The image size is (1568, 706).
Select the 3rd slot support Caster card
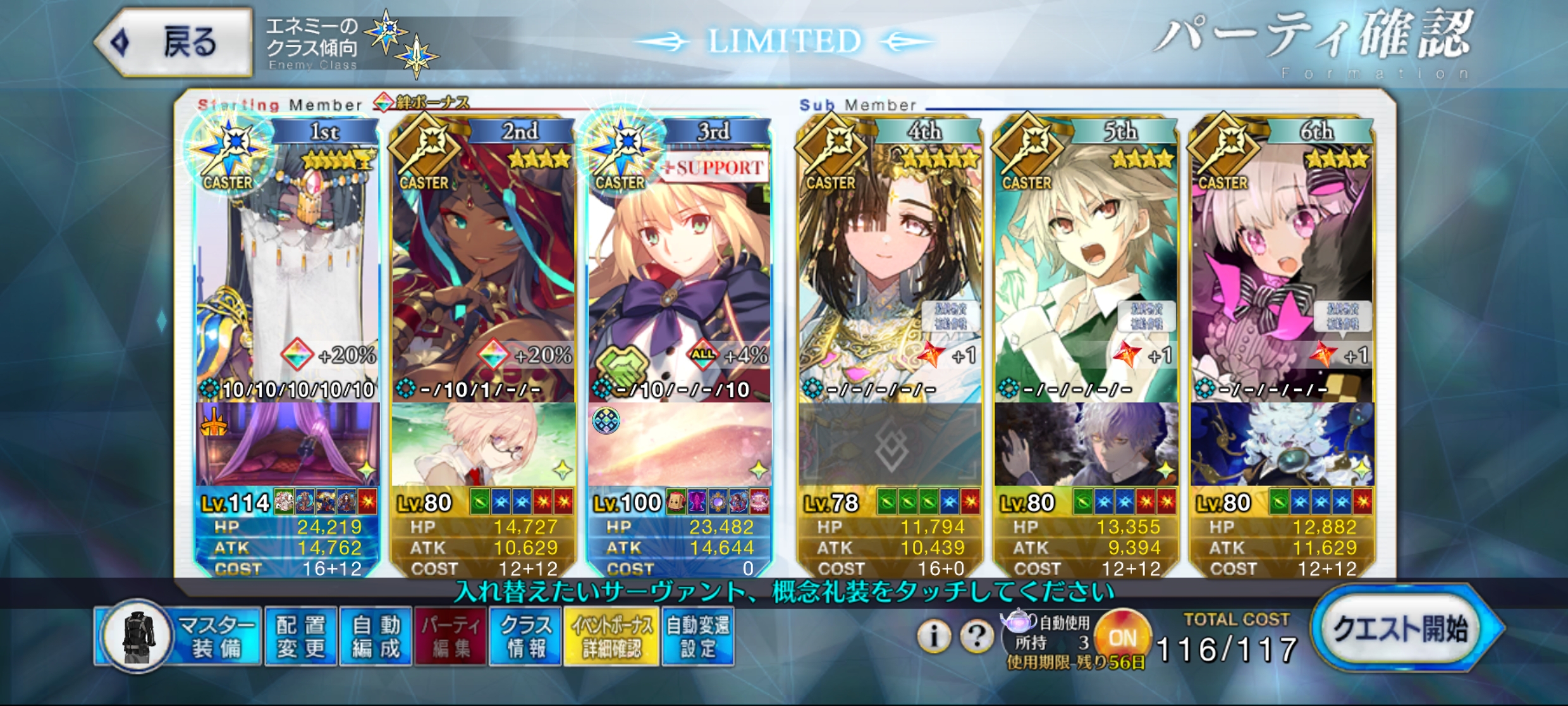679,266
